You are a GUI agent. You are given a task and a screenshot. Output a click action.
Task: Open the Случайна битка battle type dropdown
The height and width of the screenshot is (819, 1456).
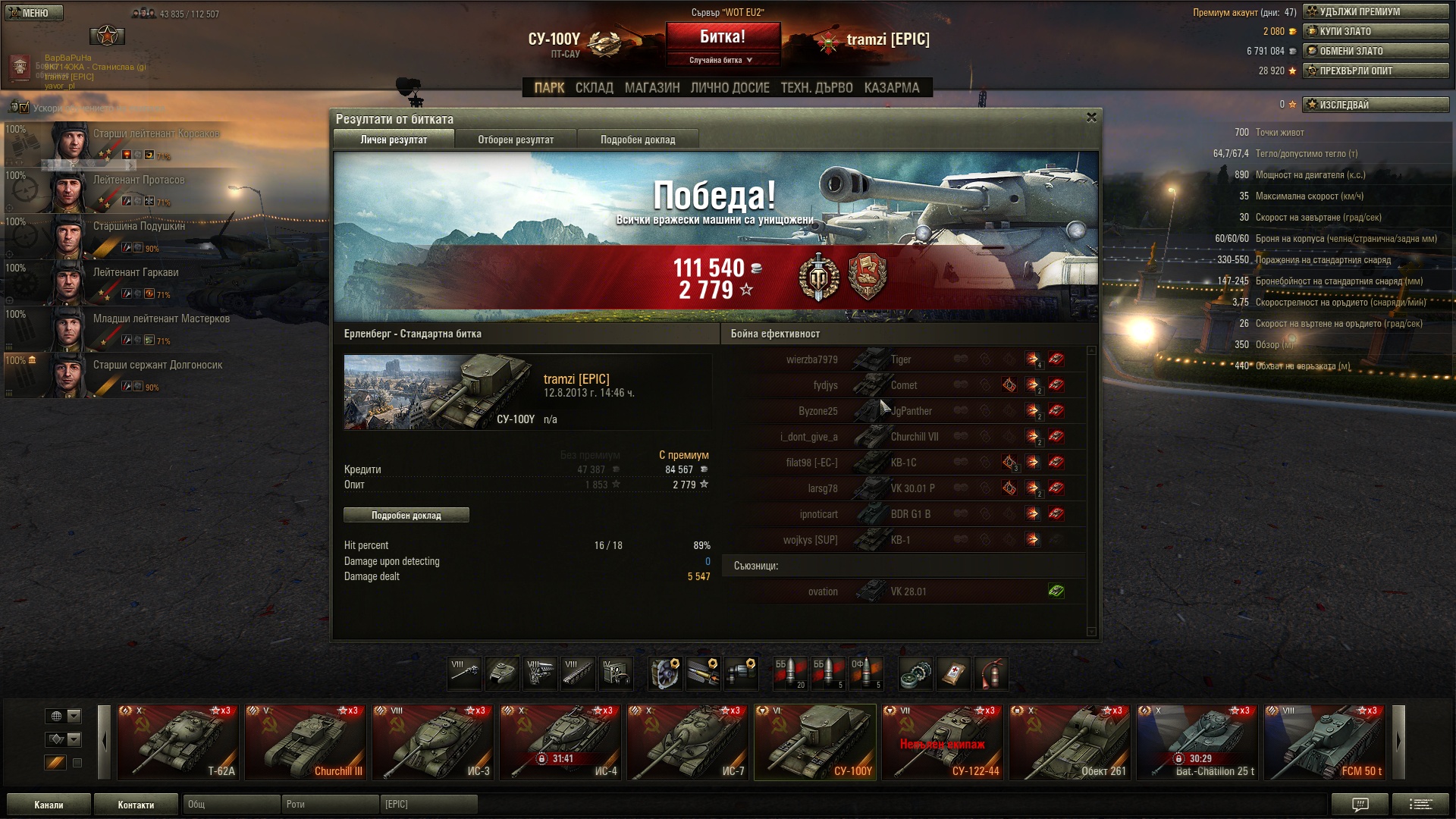(x=722, y=60)
